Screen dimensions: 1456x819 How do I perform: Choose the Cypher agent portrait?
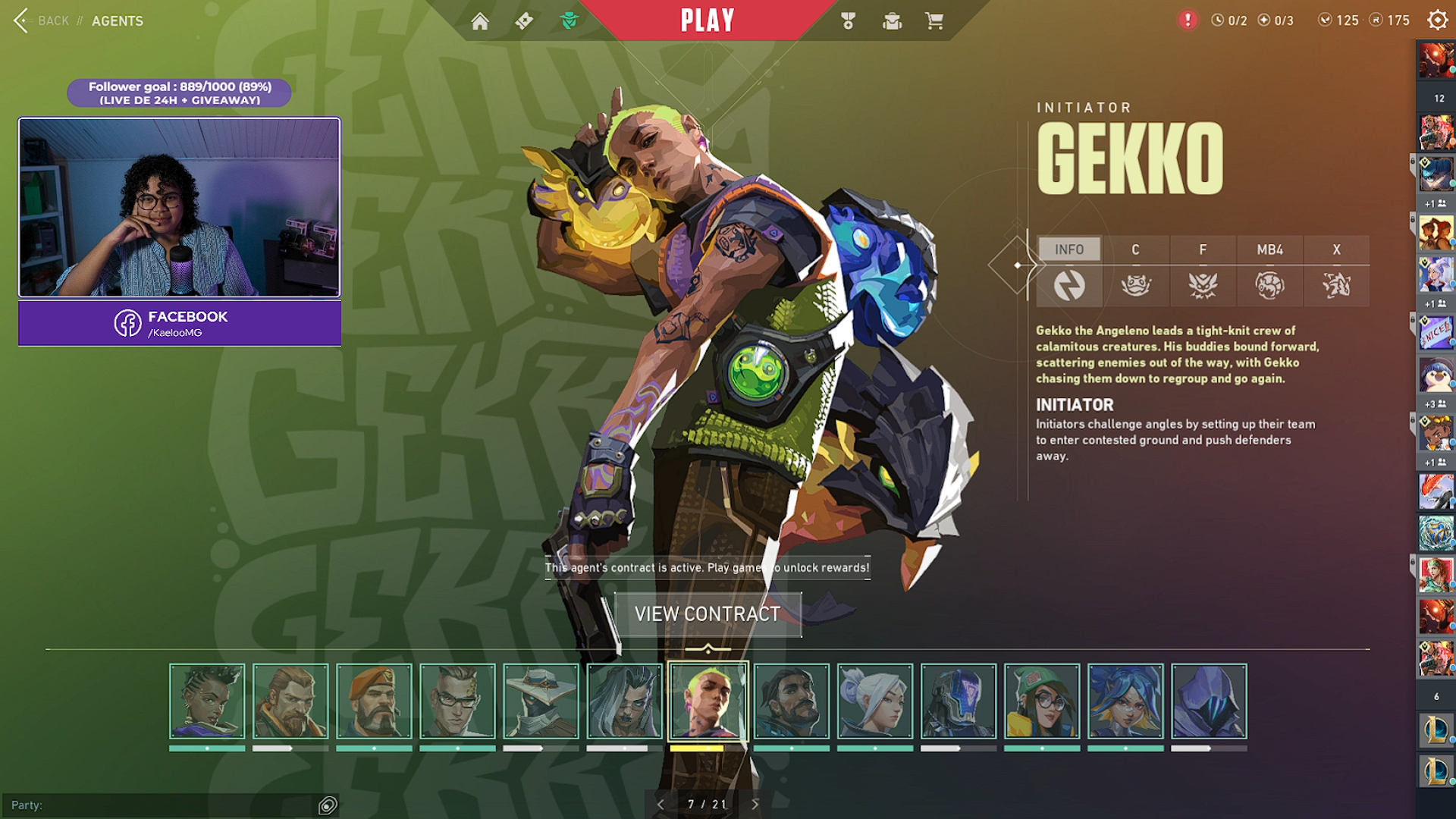coord(541,701)
